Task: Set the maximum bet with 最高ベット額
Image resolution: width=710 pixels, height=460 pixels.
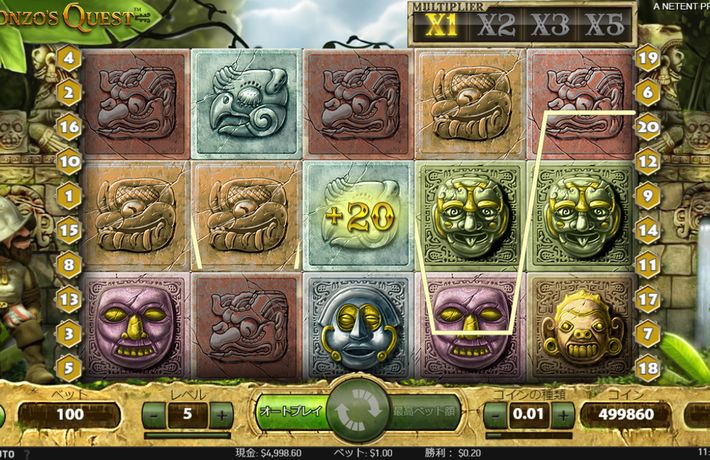Action: (422, 411)
